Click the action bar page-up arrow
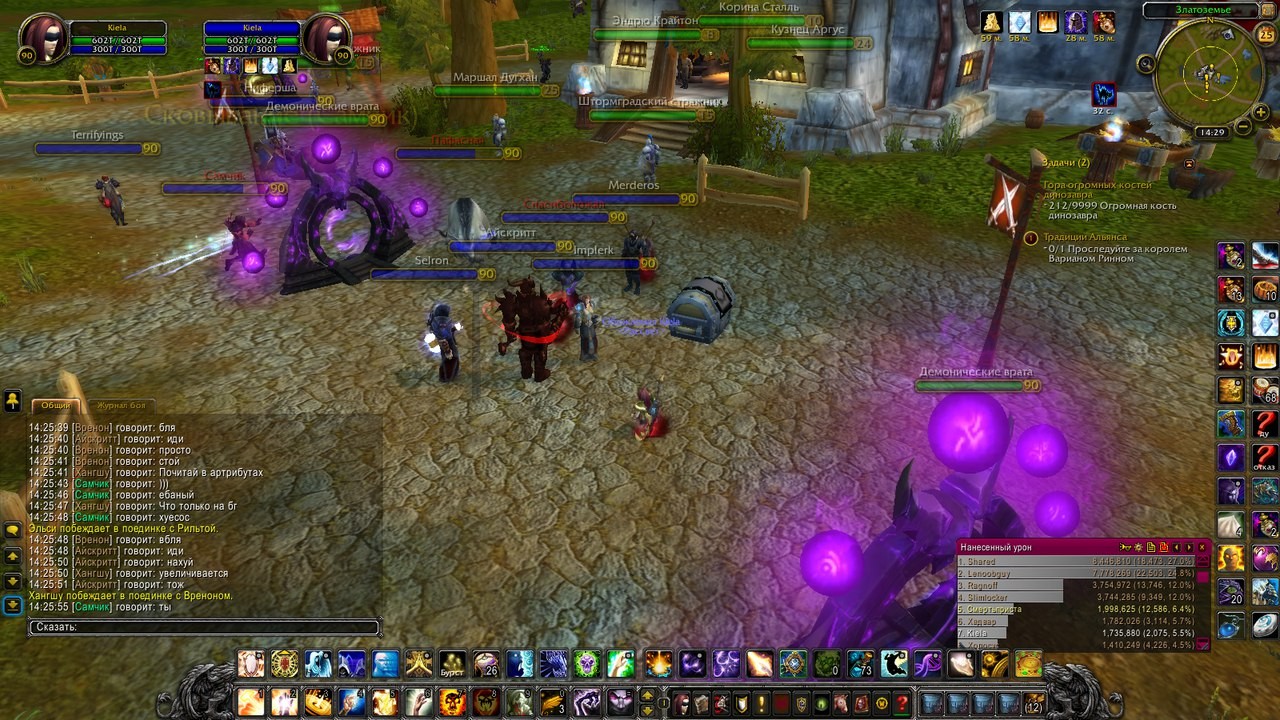The width and height of the screenshot is (1280, 720). [x=647, y=695]
